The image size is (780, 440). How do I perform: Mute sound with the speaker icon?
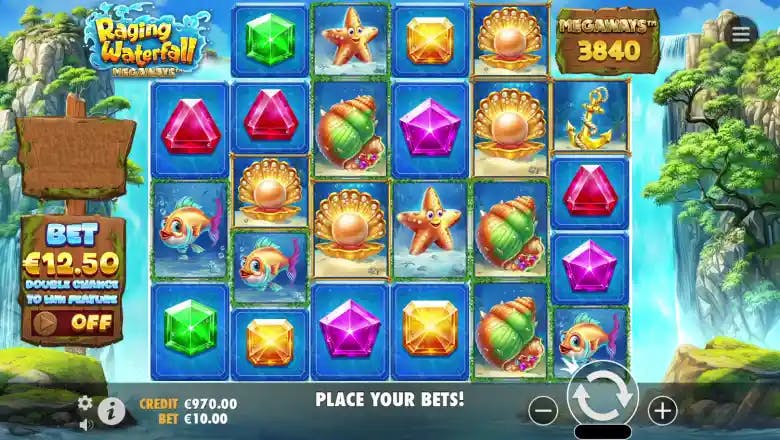click(x=85, y=424)
